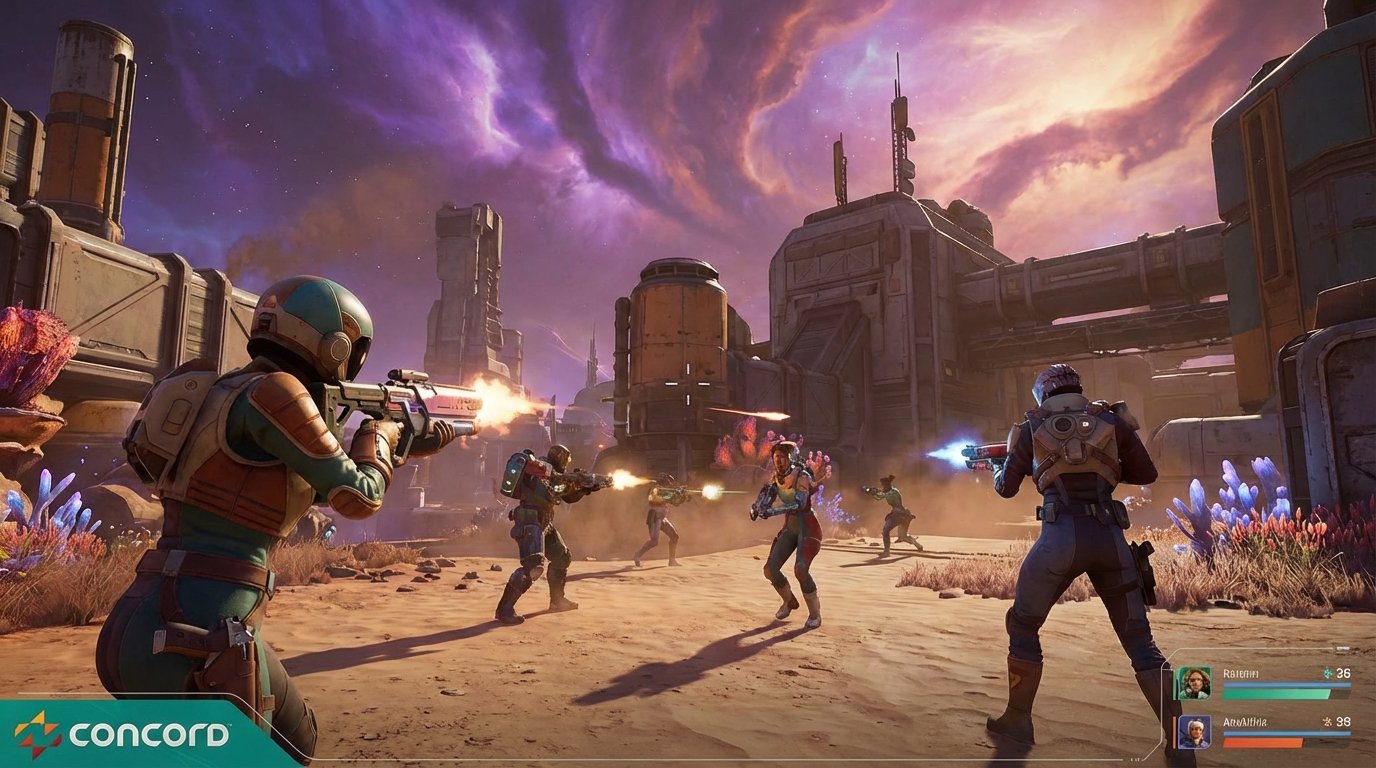Select the Anvalthia name label
This screenshot has width=1376, height=768.
1245,722
